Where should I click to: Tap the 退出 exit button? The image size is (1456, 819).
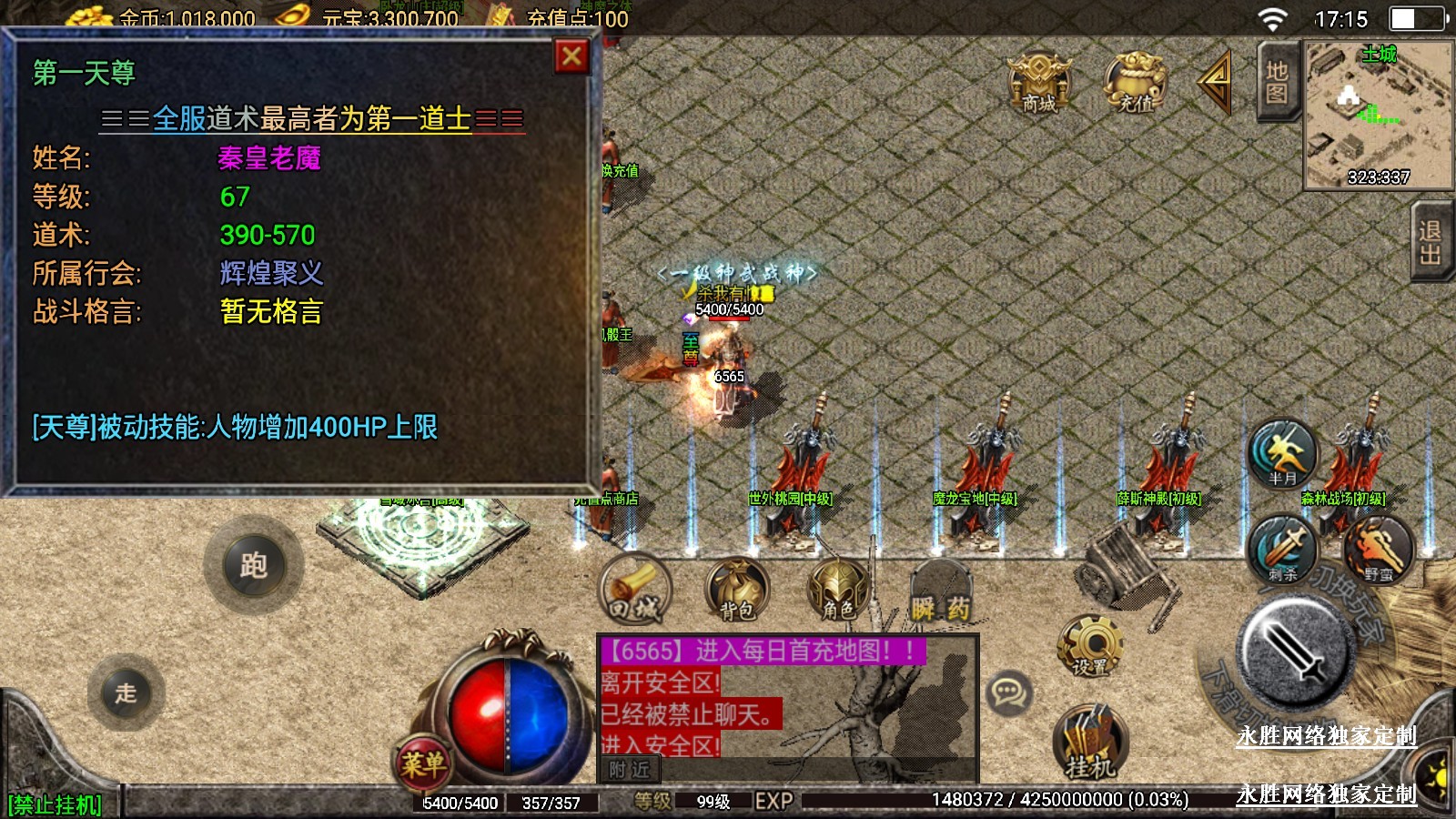point(1431,242)
